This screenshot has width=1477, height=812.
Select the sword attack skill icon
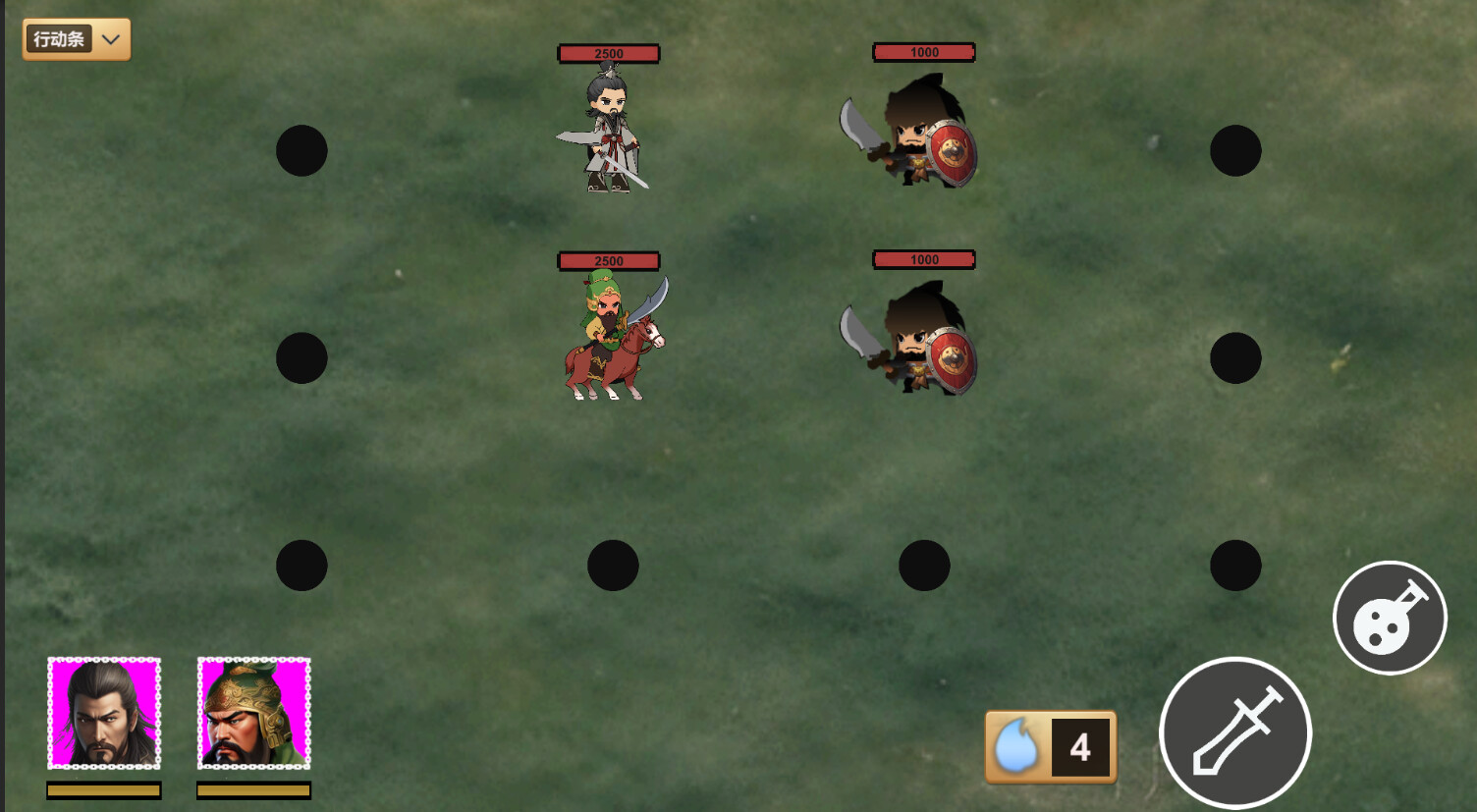tap(1234, 732)
